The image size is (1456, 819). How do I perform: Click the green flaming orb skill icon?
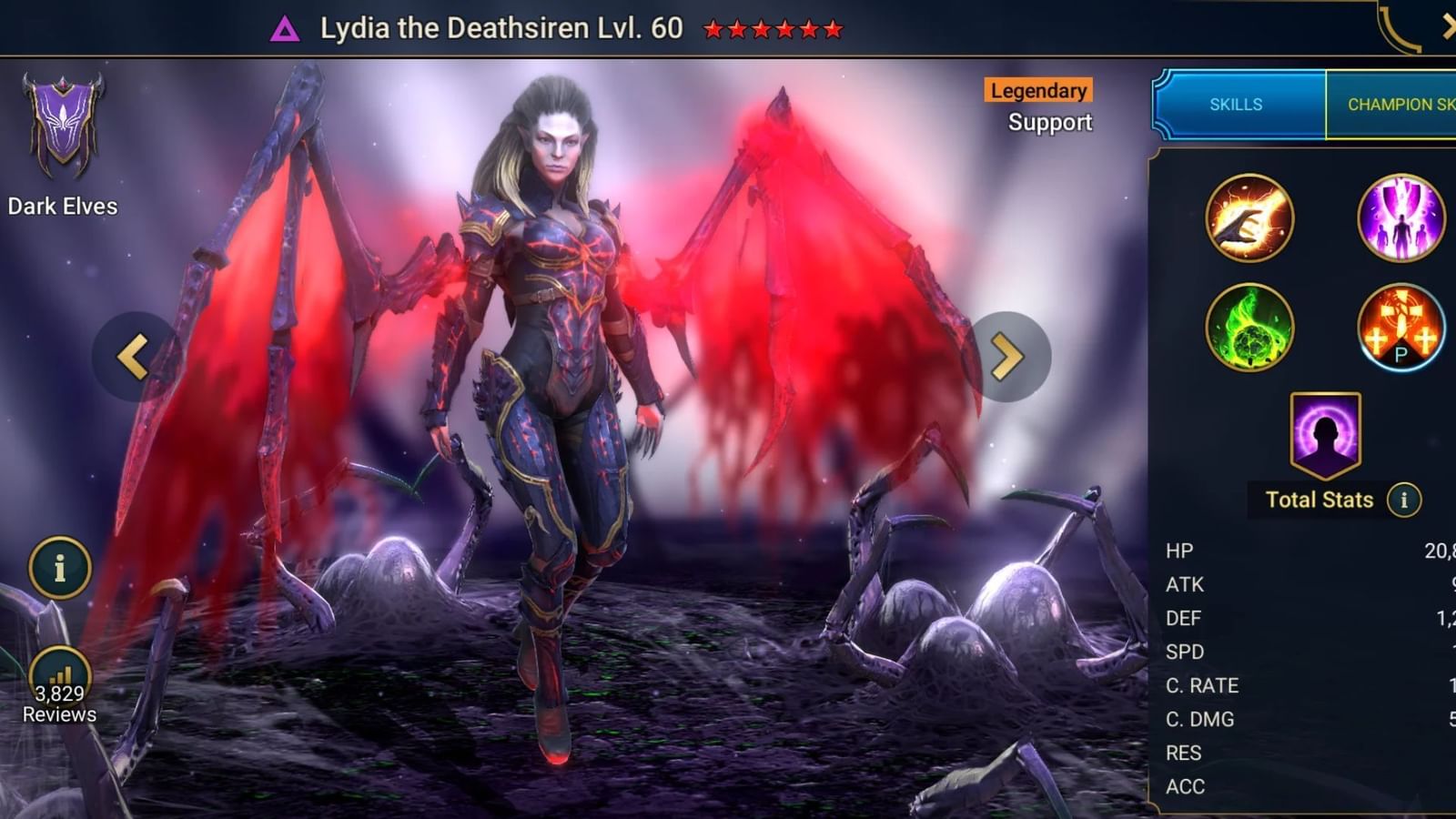tap(1250, 328)
